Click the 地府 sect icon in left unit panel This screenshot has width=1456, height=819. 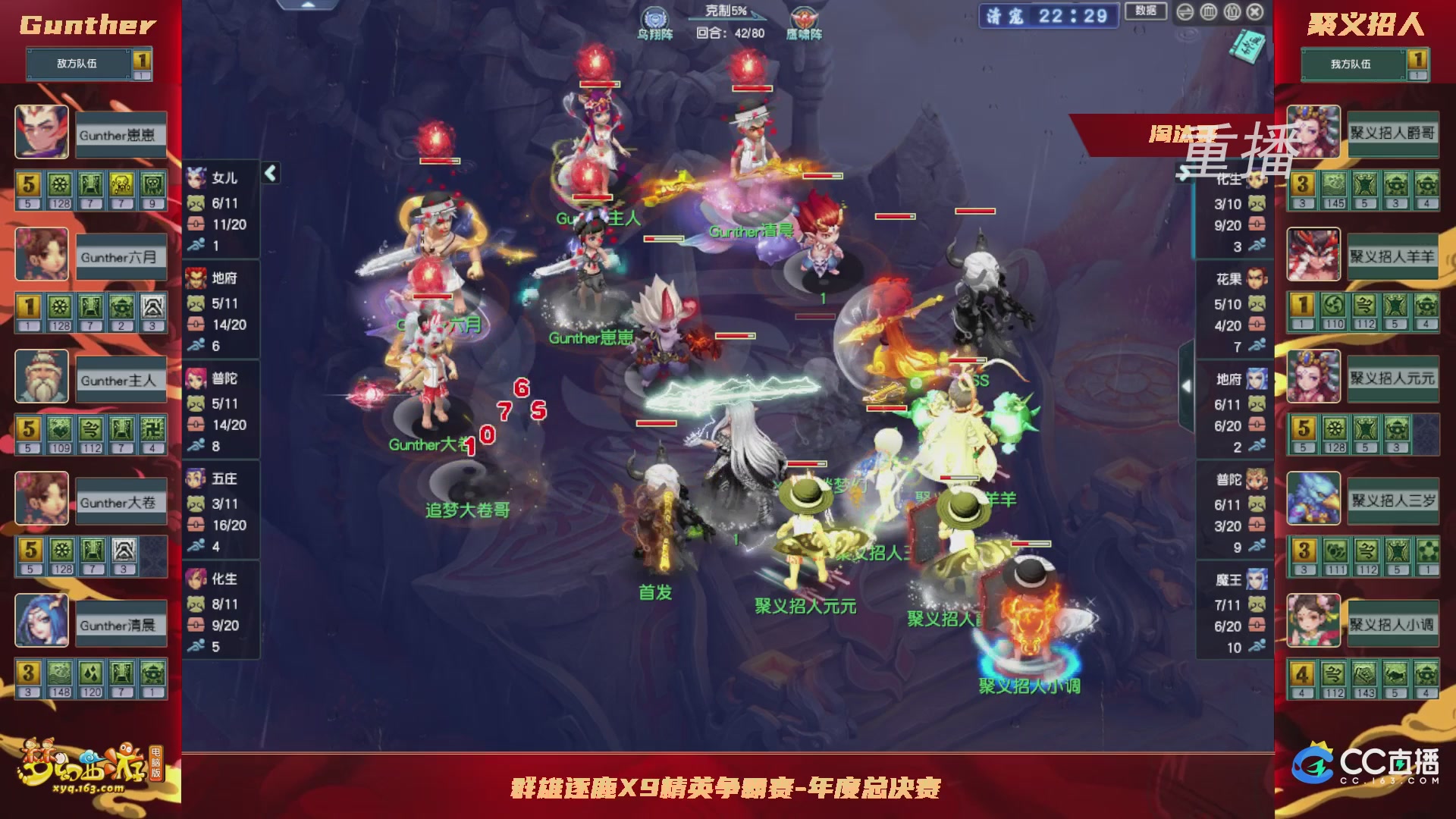[196, 279]
